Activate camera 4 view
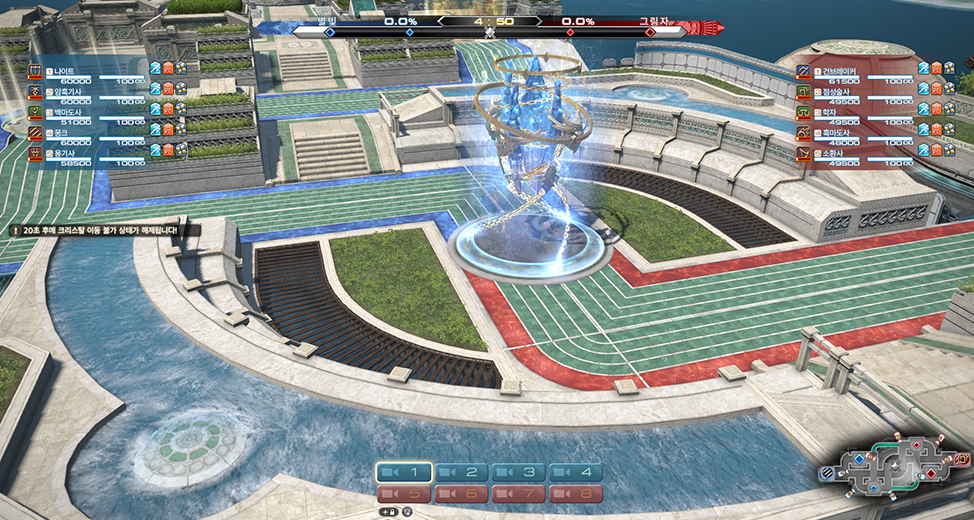 point(575,472)
